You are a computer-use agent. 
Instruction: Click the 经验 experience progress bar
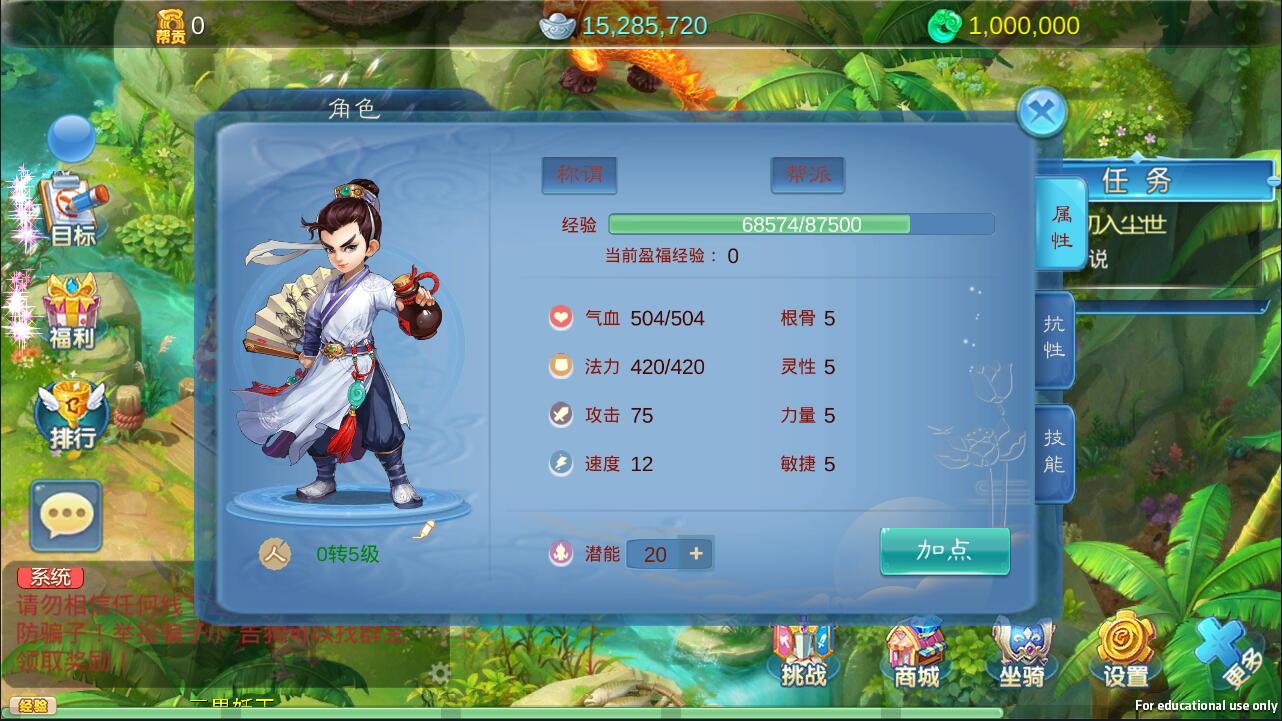coord(800,224)
